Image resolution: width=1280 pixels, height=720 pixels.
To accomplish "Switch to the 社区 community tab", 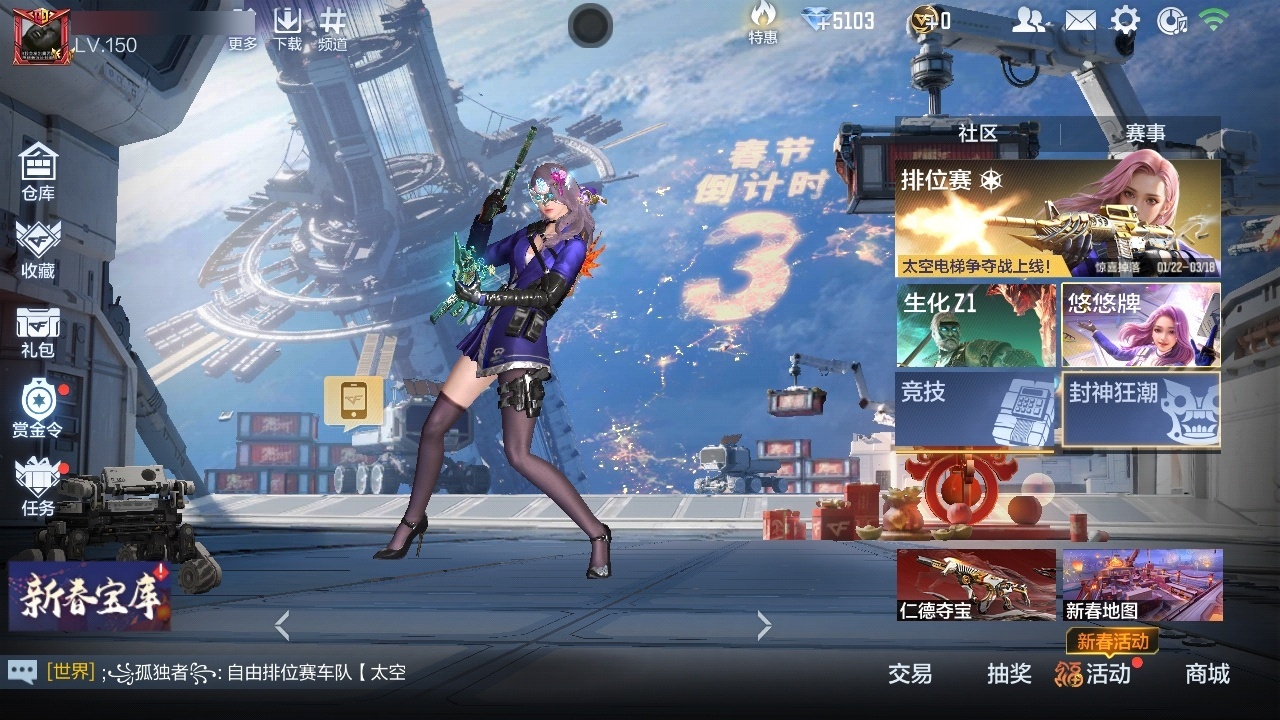I will coord(977,133).
